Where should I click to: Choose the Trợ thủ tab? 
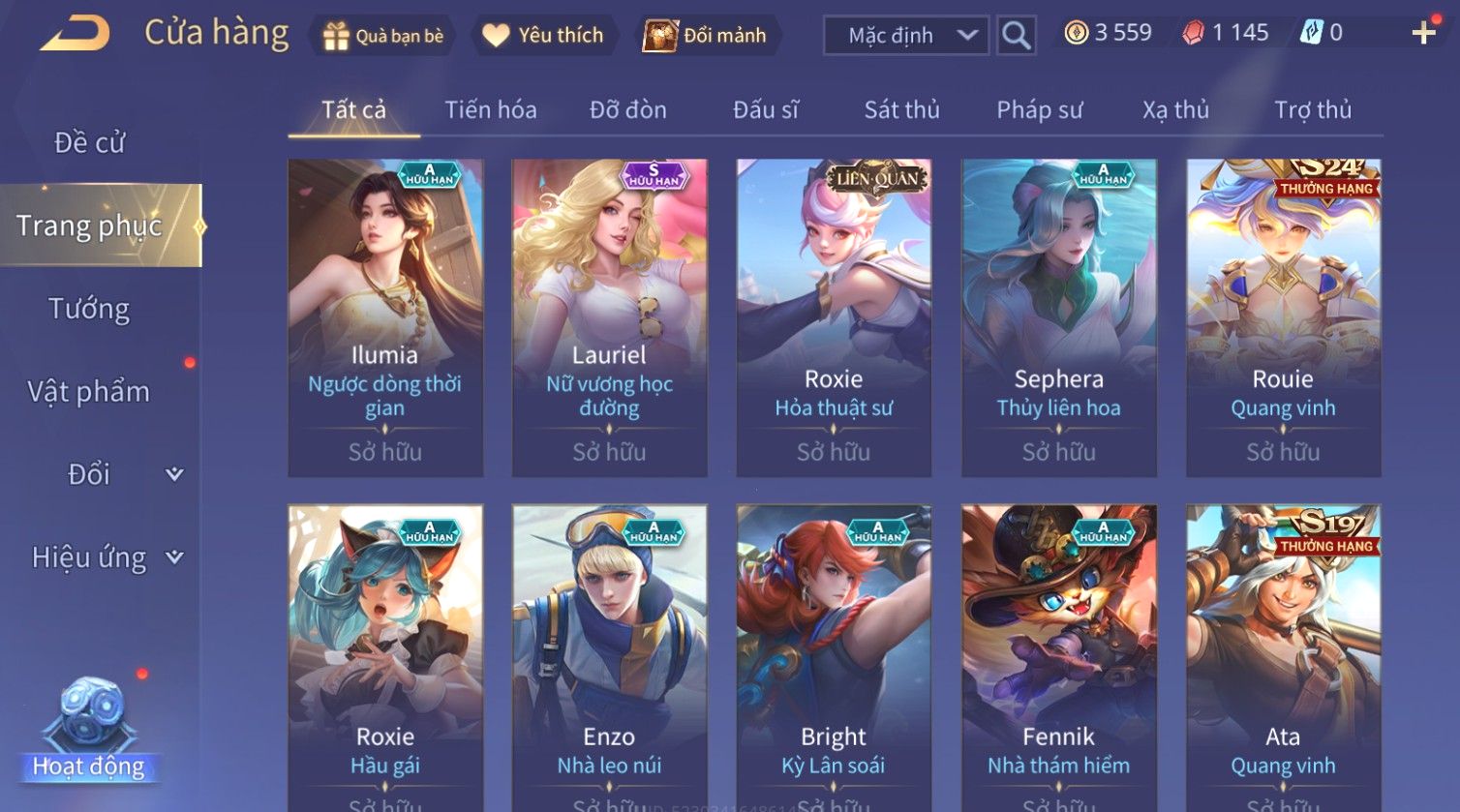point(1312,110)
